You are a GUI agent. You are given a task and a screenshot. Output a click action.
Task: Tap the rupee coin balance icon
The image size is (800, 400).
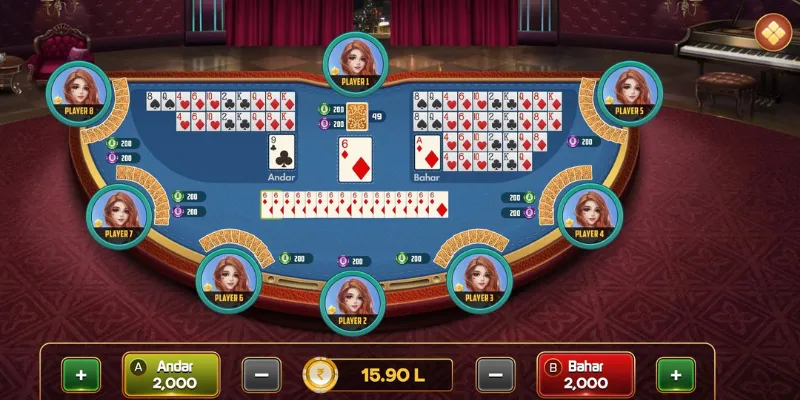pyautogui.click(x=321, y=376)
